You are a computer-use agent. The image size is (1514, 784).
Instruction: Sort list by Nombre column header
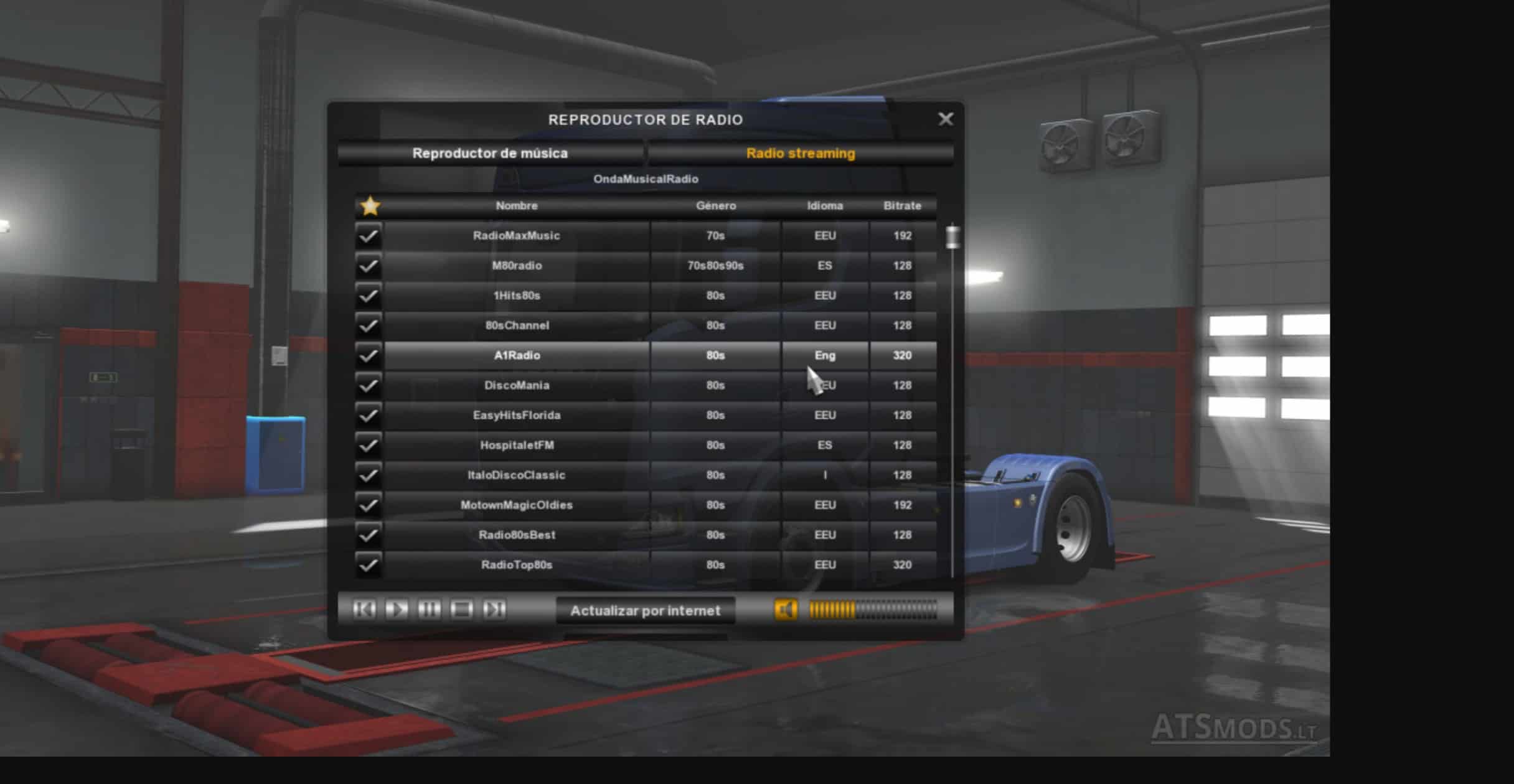[x=516, y=205]
